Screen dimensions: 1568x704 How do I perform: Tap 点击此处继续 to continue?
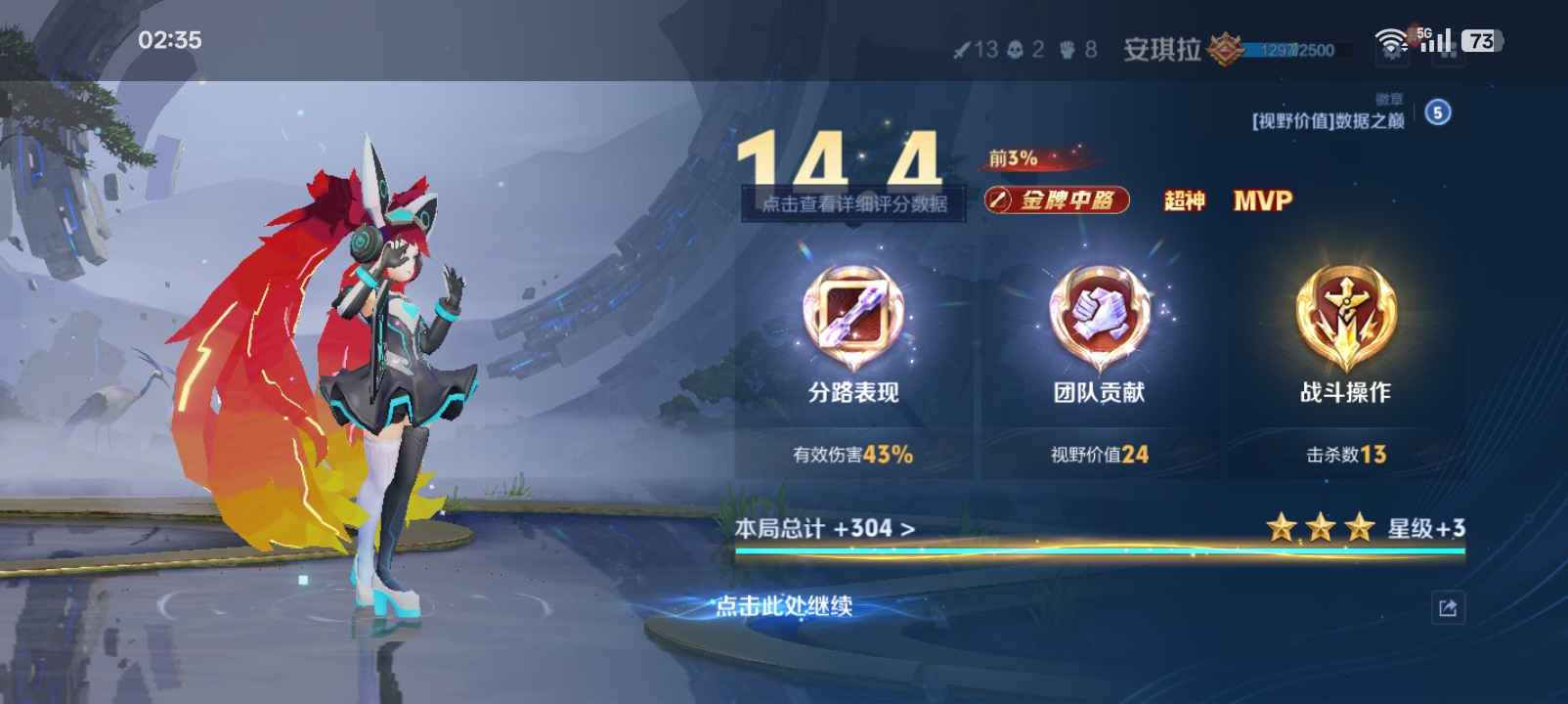coord(783,606)
